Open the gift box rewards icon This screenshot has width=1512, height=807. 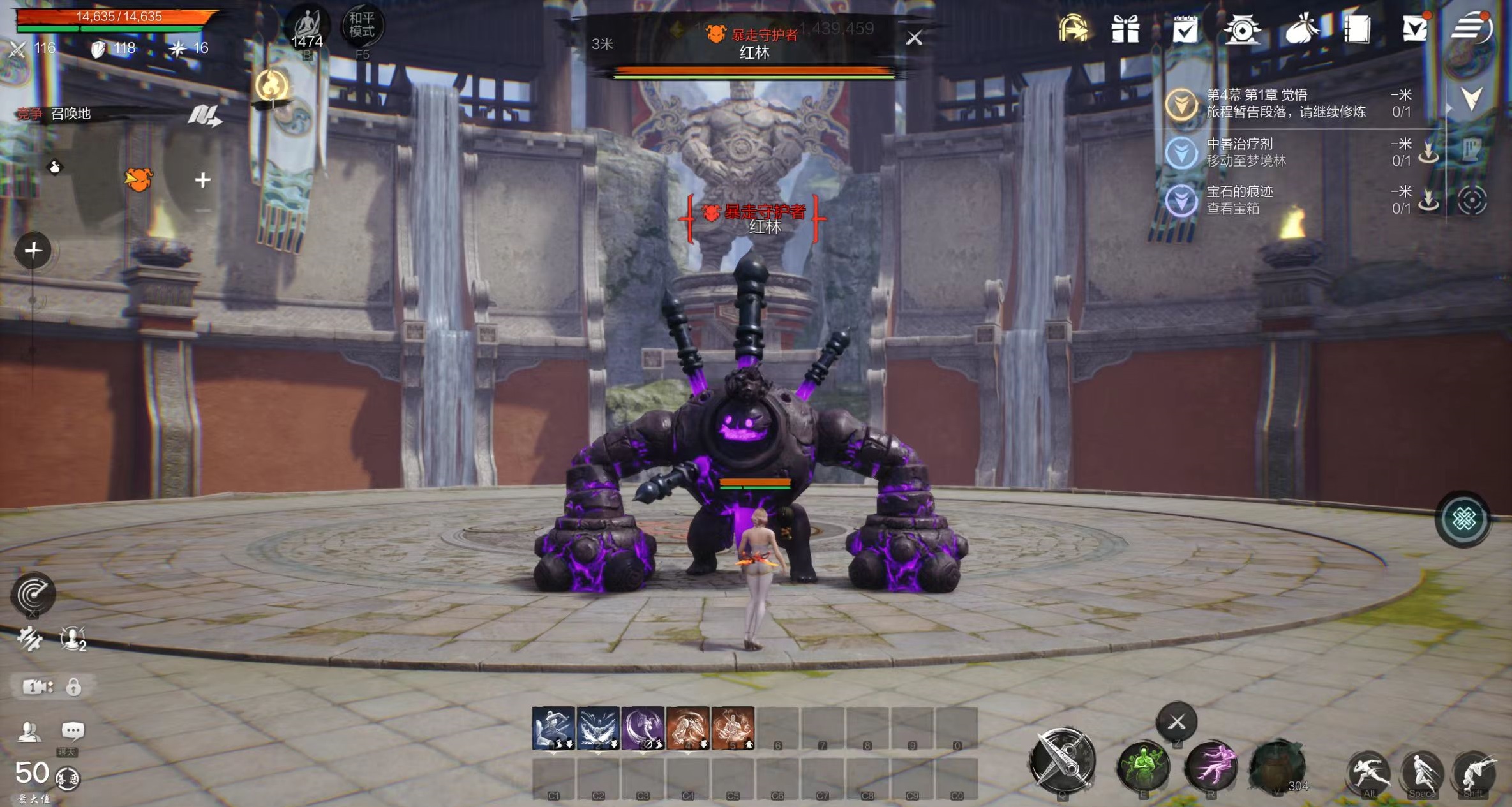pos(1125,29)
